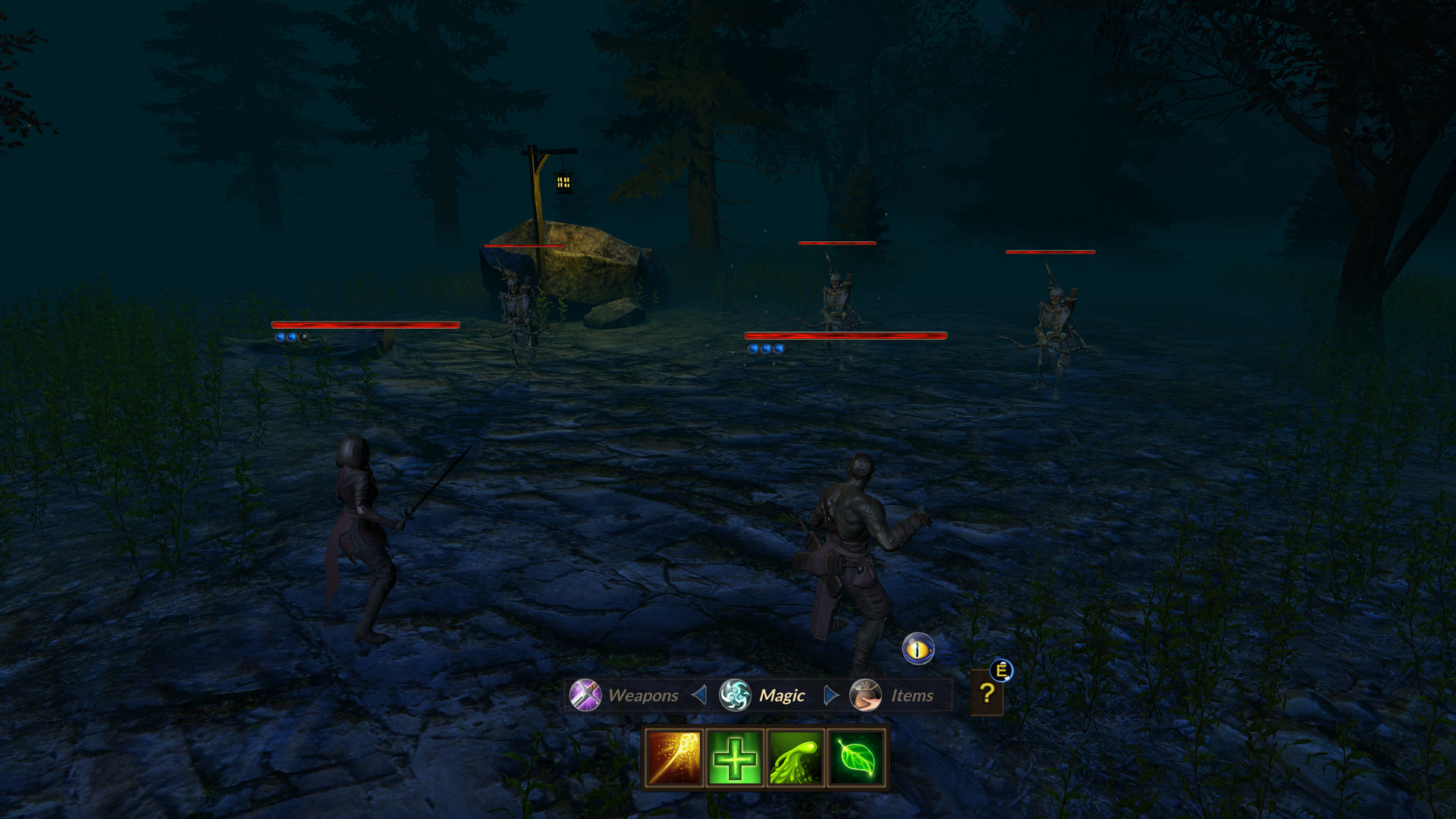Open the help book marked with '?'
Screen dimensions: 1456x819
[987, 692]
